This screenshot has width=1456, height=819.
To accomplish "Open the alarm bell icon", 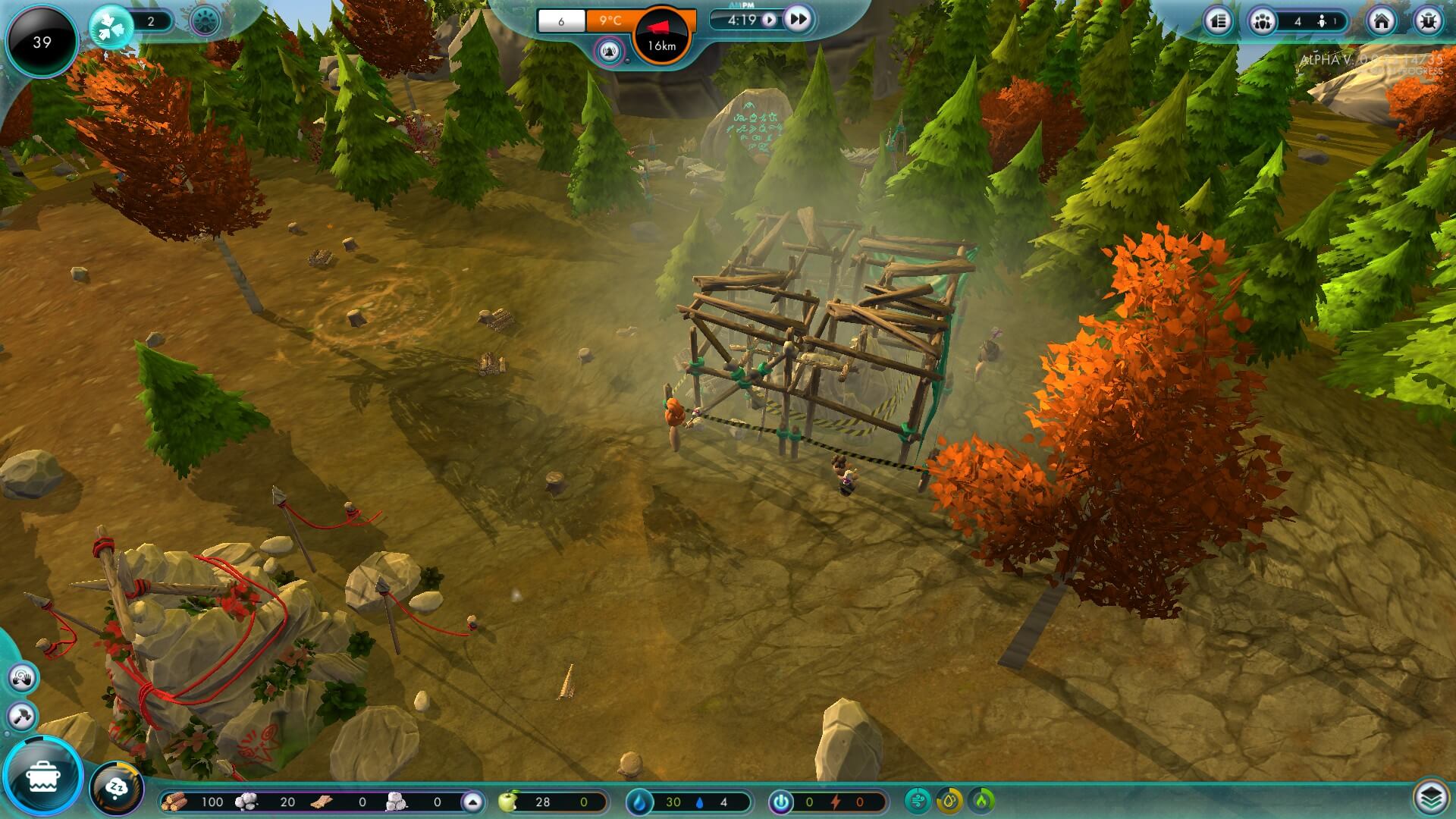I will 610,52.
